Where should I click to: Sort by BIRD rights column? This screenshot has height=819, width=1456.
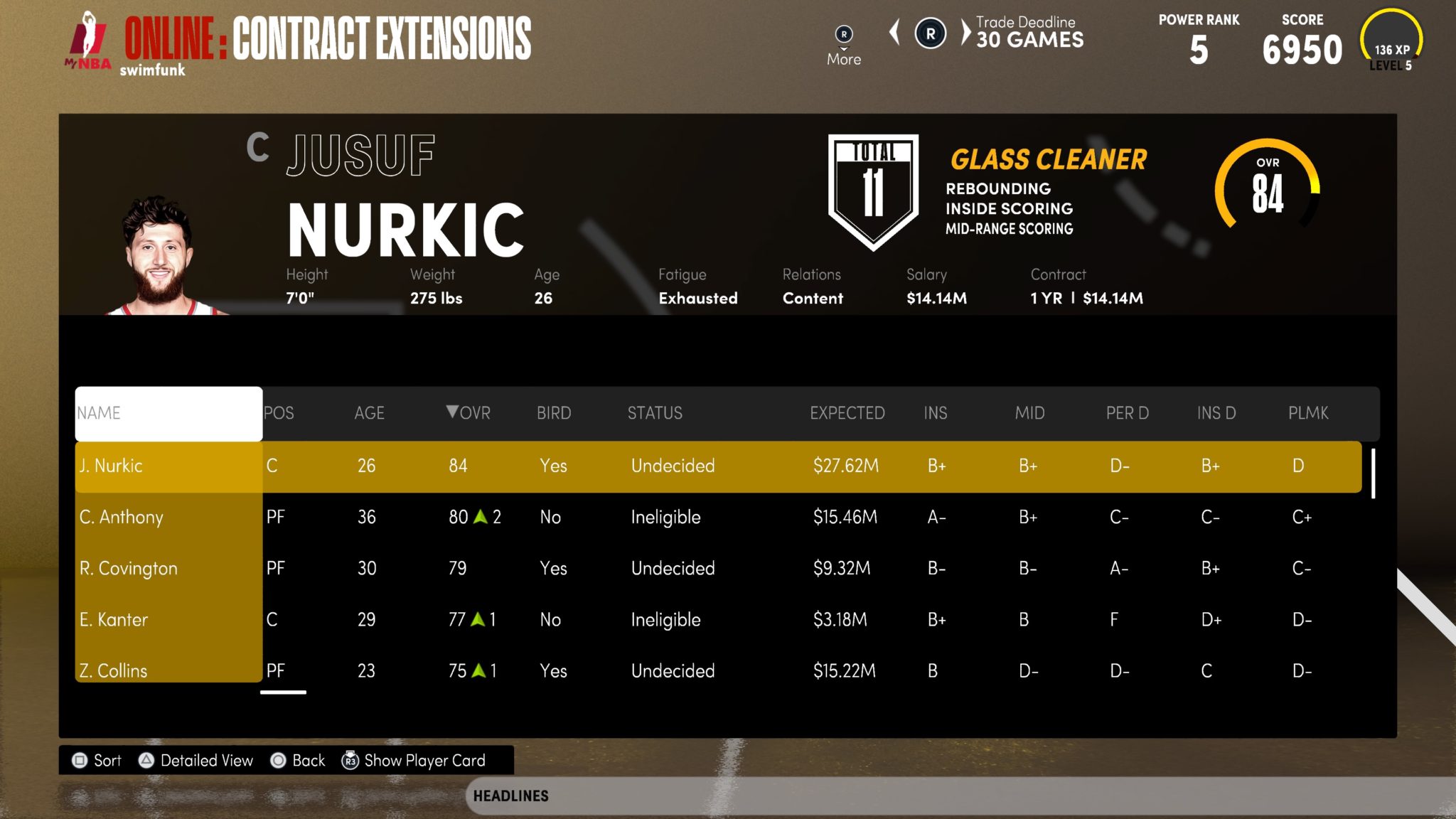554,413
